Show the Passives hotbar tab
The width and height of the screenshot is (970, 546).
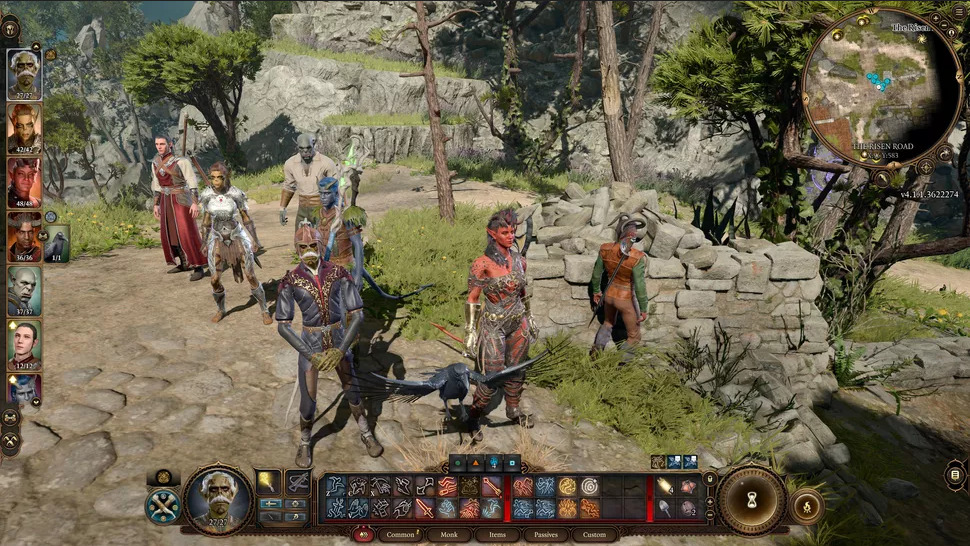542,535
